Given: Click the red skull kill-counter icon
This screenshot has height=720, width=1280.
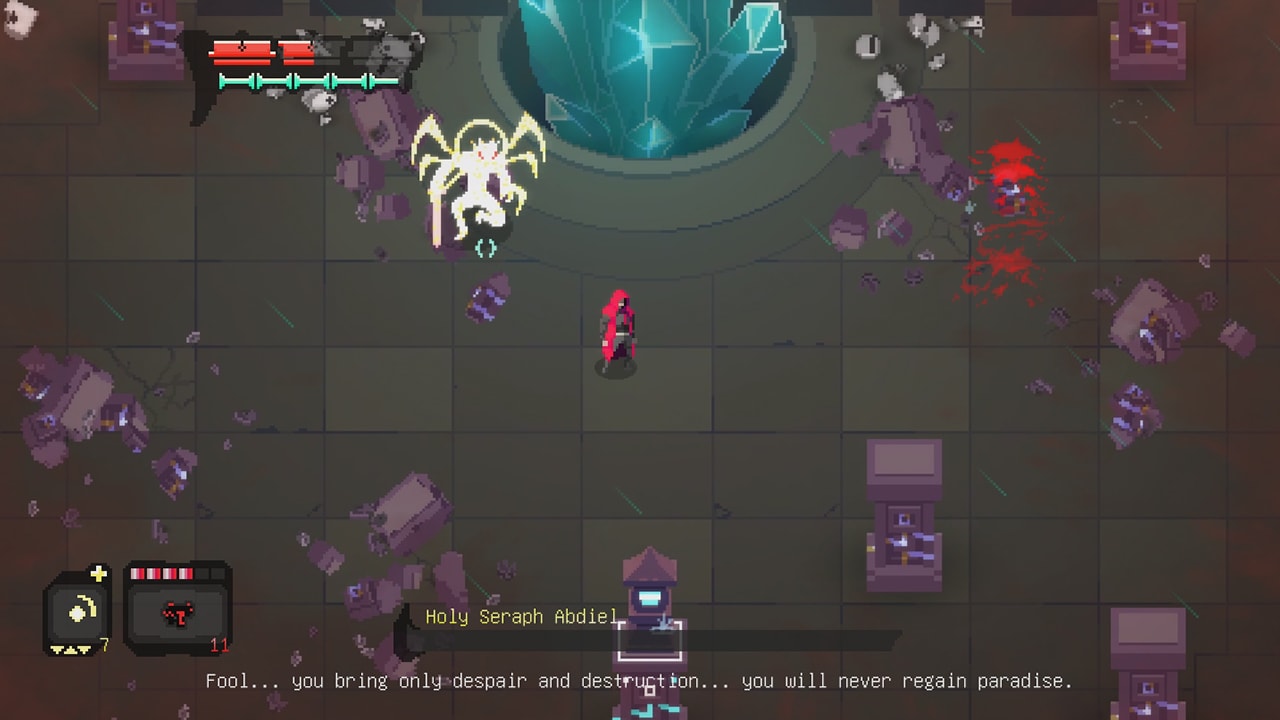Looking at the screenshot, I should click(x=176, y=614).
